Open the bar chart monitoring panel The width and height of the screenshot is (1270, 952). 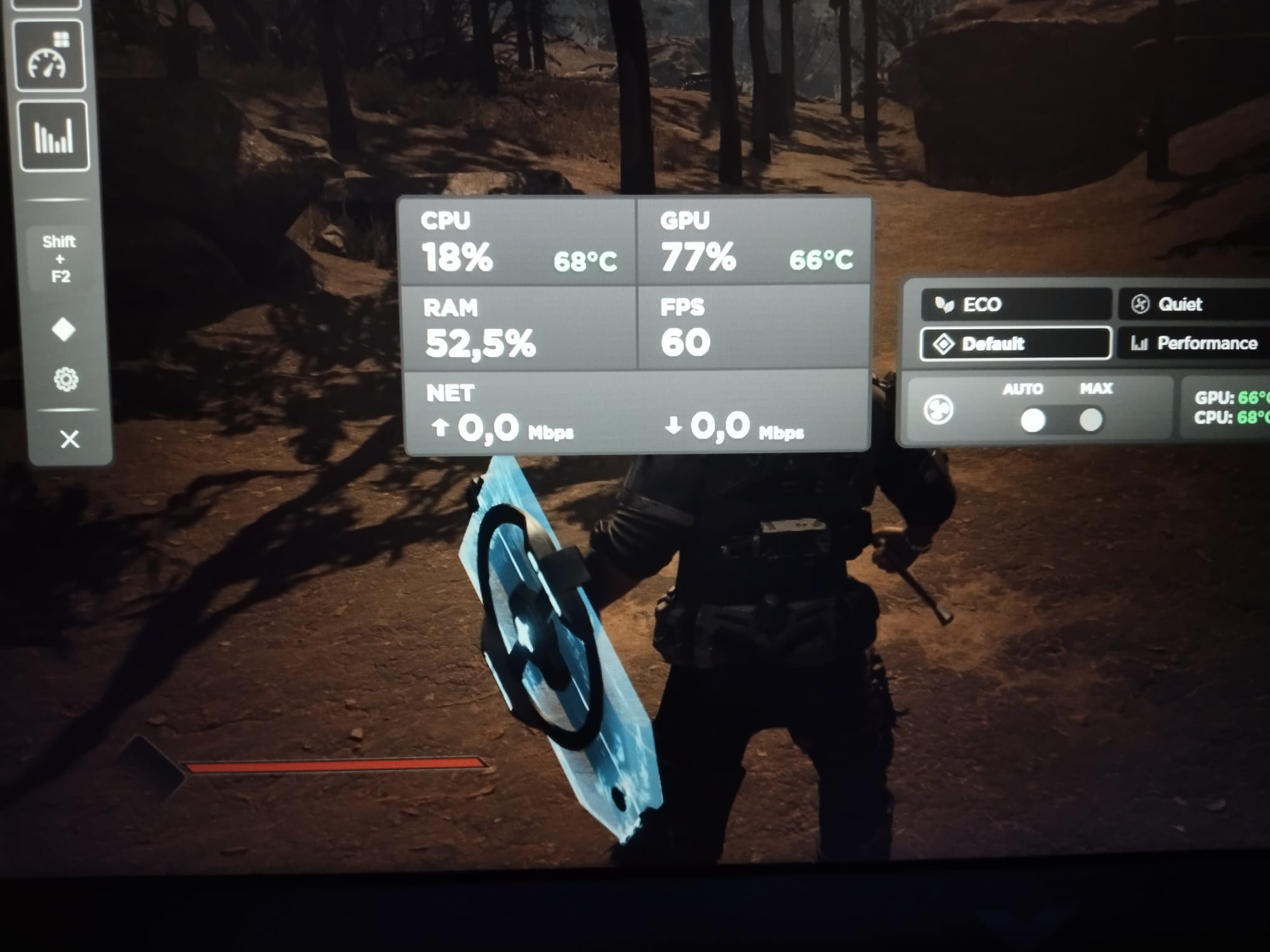pyautogui.click(x=54, y=136)
